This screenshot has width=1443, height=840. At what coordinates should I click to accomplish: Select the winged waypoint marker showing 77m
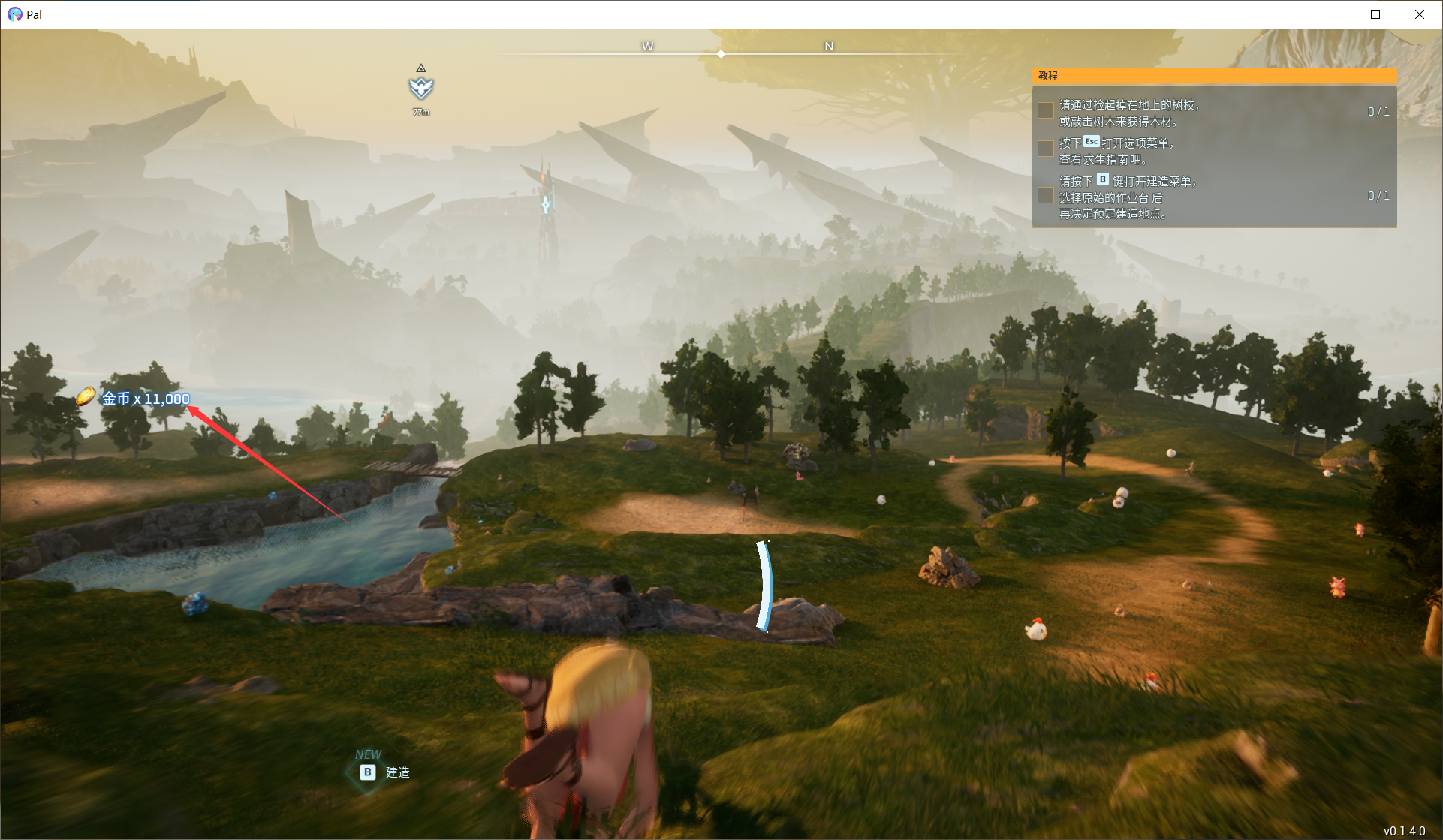(x=421, y=88)
